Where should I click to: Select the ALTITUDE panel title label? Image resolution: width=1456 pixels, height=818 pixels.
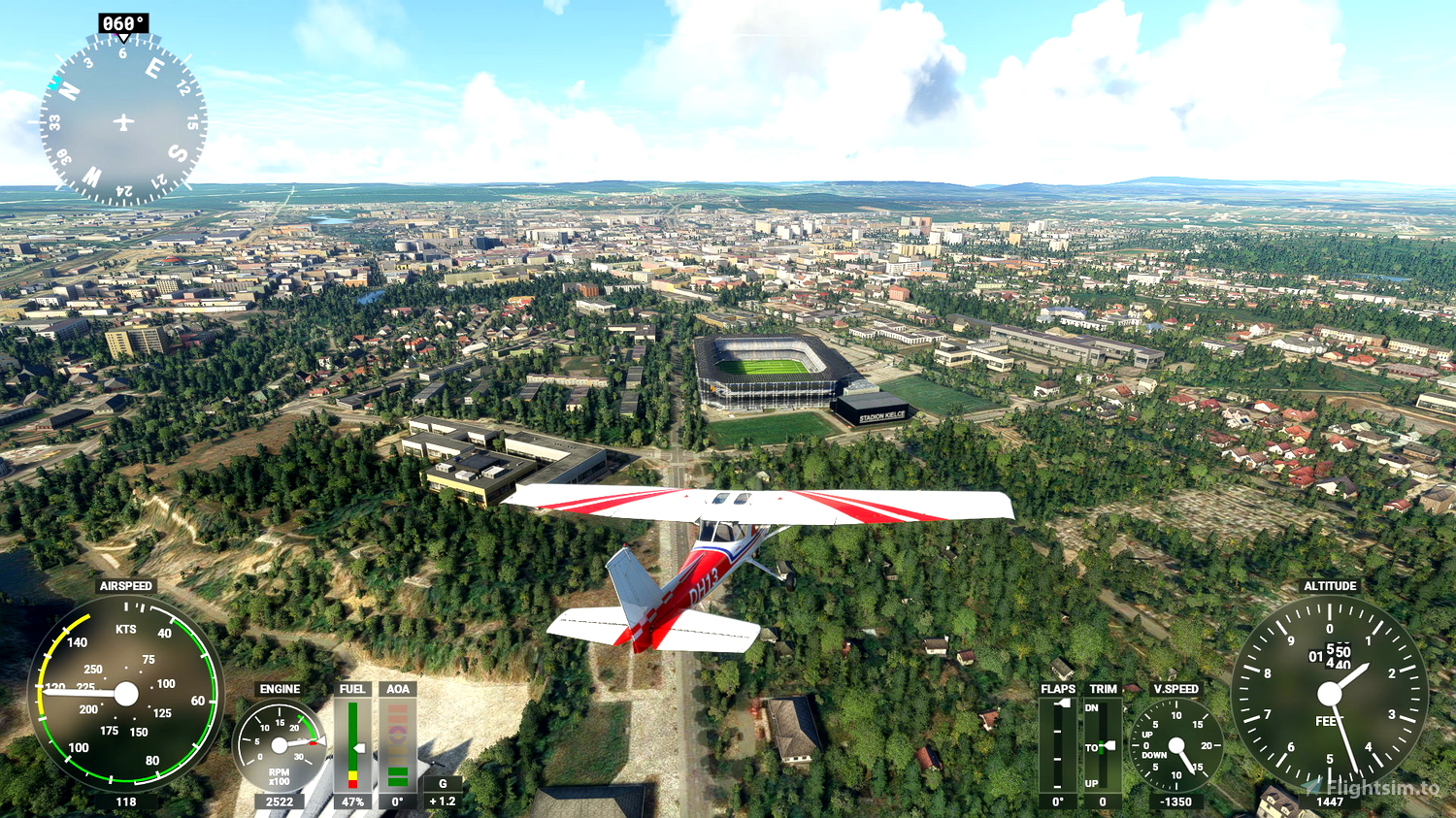pos(1332,586)
